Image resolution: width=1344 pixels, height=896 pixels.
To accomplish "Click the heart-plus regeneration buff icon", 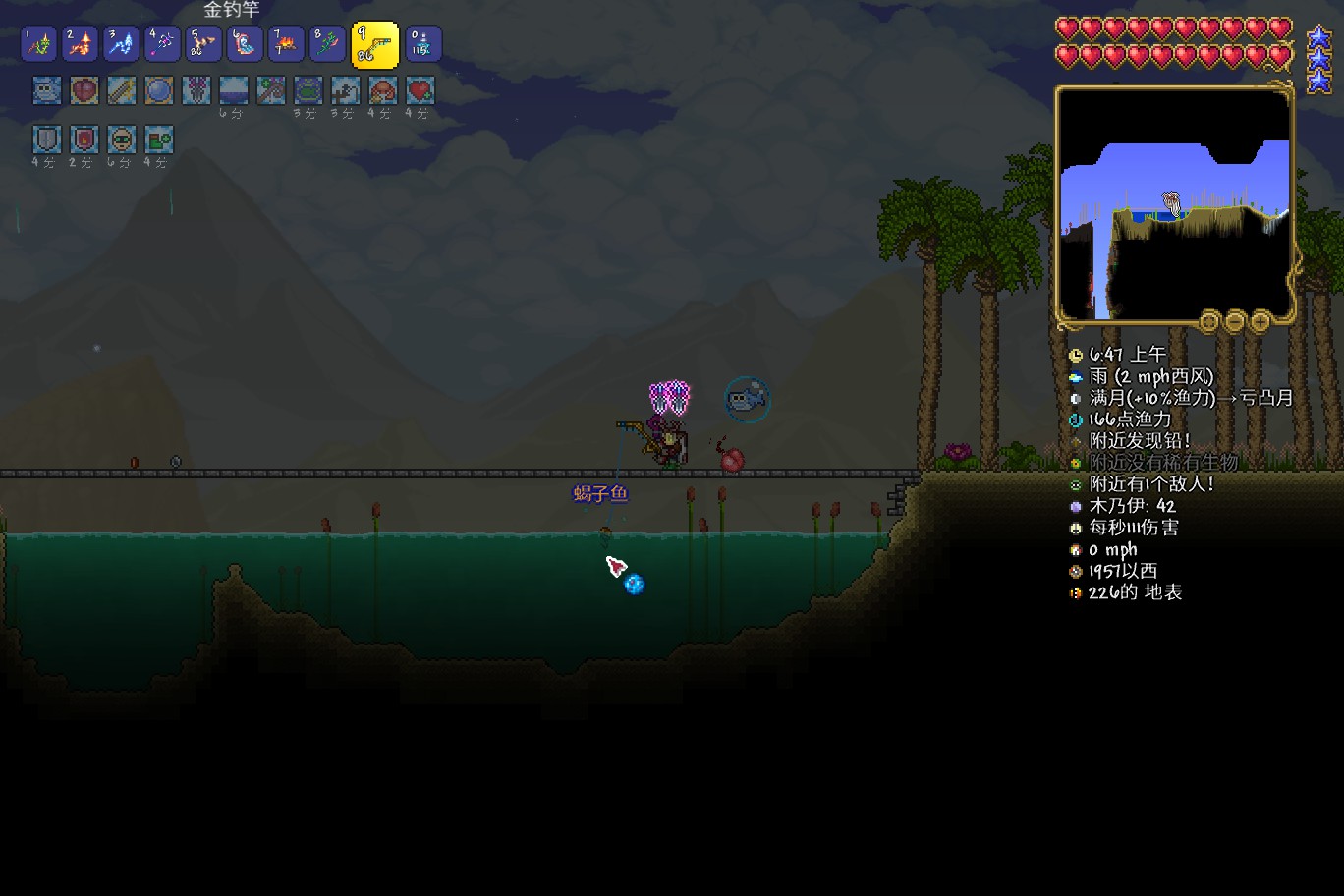I will tap(420, 90).
